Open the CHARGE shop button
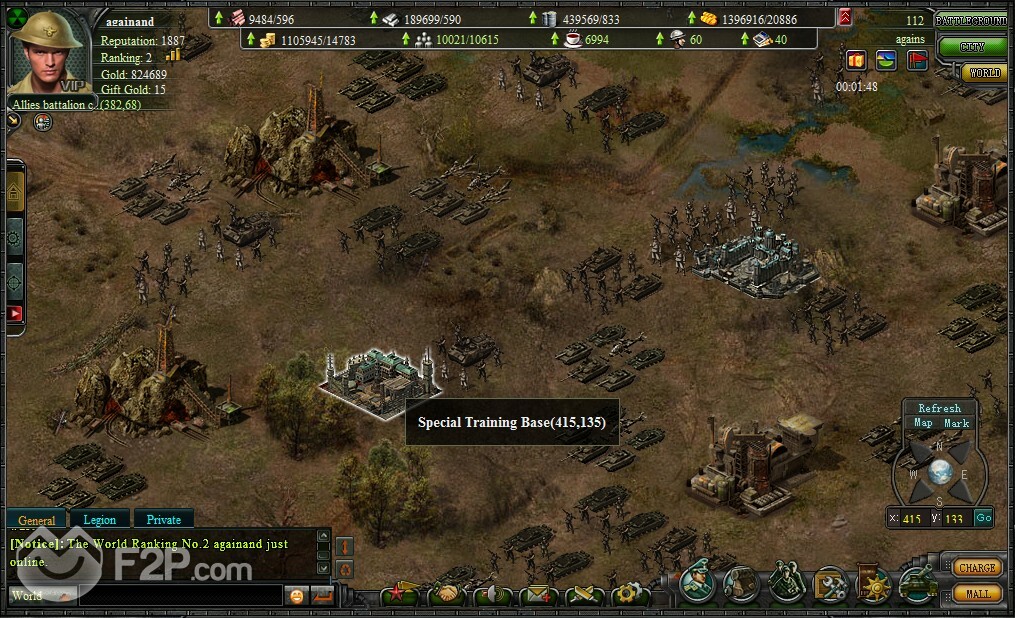1015x618 pixels. tap(976, 568)
